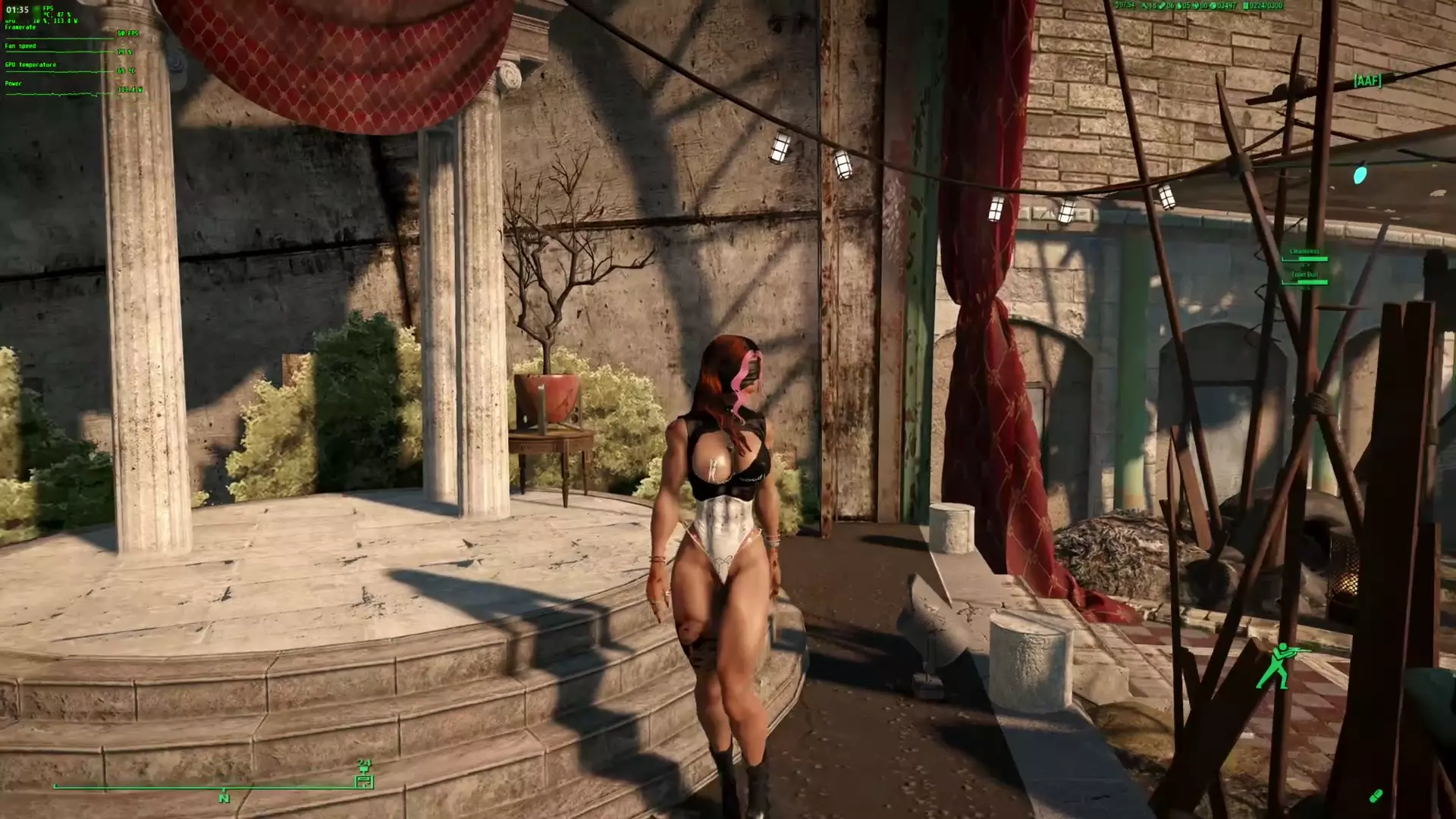The height and width of the screenshot is (819, 1456).
Task: Open the [AAF] overlay indicator
Action: coord(1367,80)
